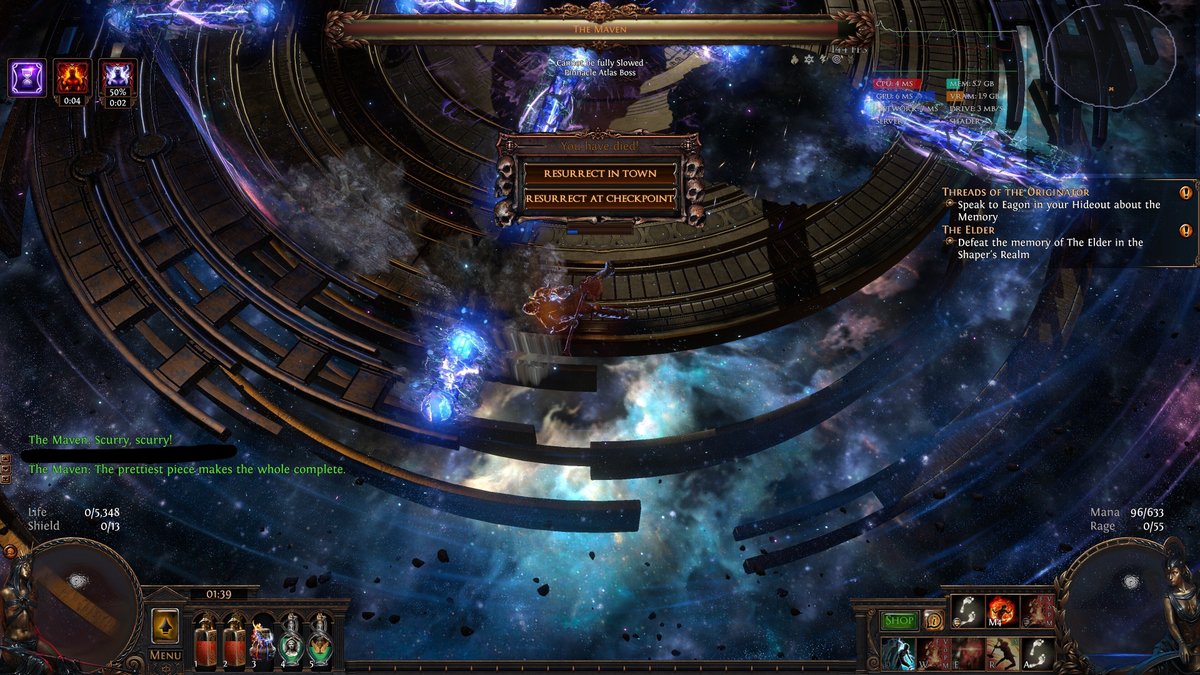Use the flask bound to key 1

207,640
